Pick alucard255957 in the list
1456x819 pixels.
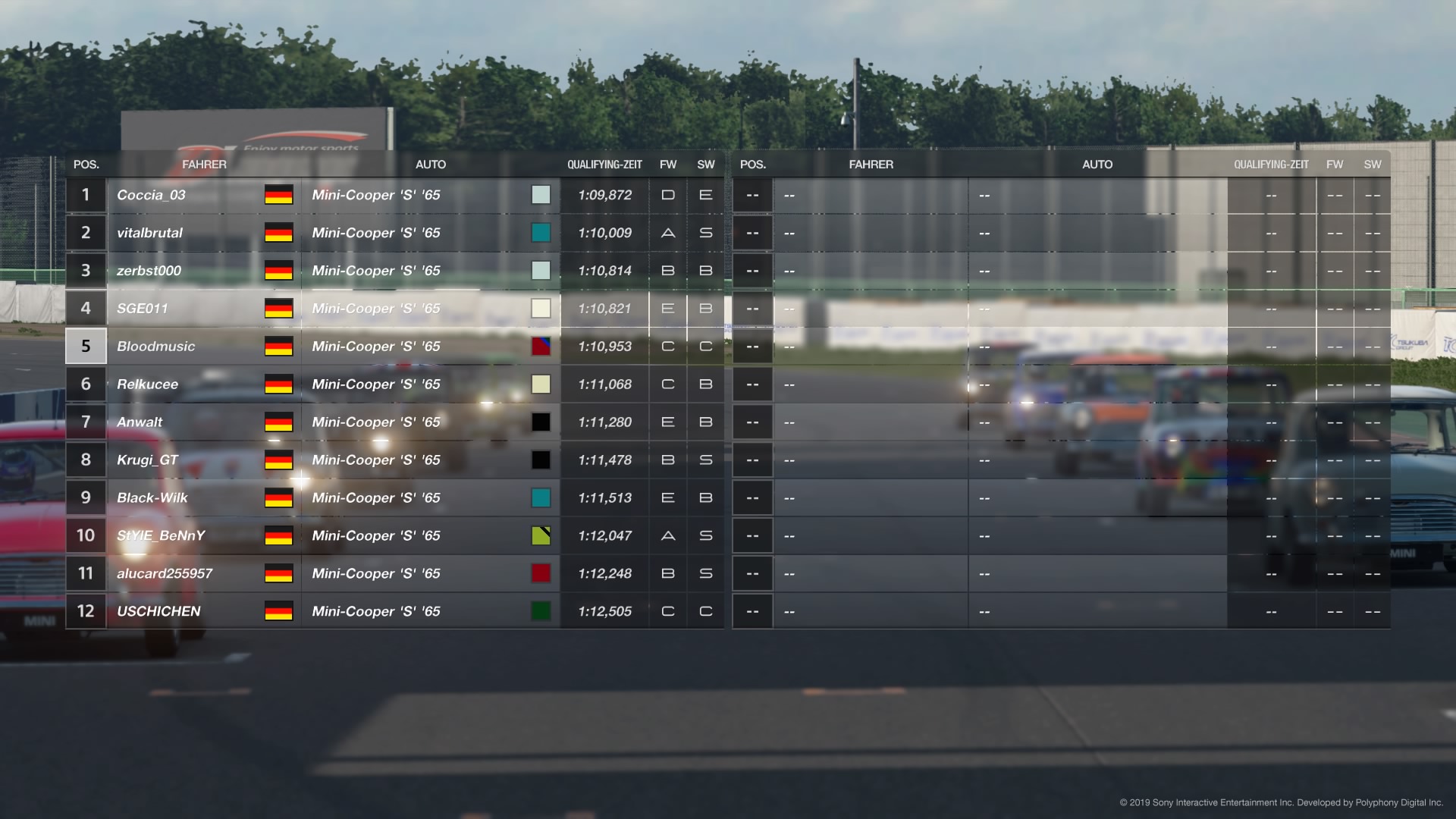(x=165, y=574)
